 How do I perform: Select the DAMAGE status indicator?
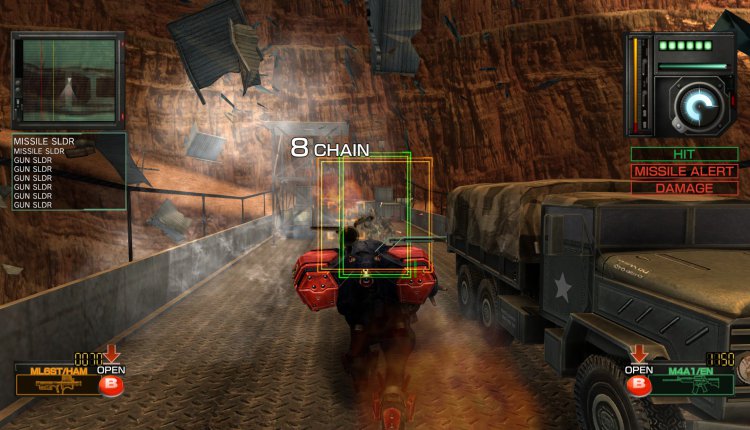tap(685, 188)
